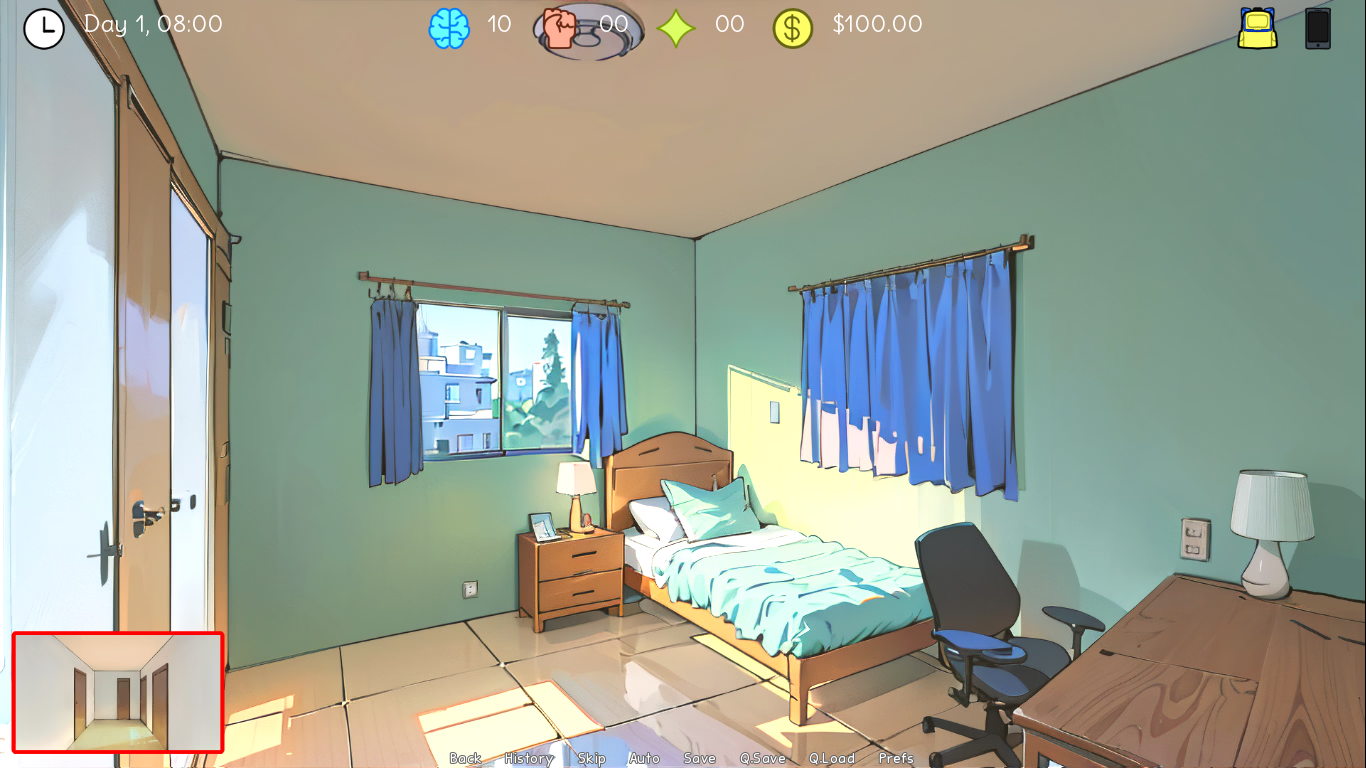Open the History log

point(529,758)
